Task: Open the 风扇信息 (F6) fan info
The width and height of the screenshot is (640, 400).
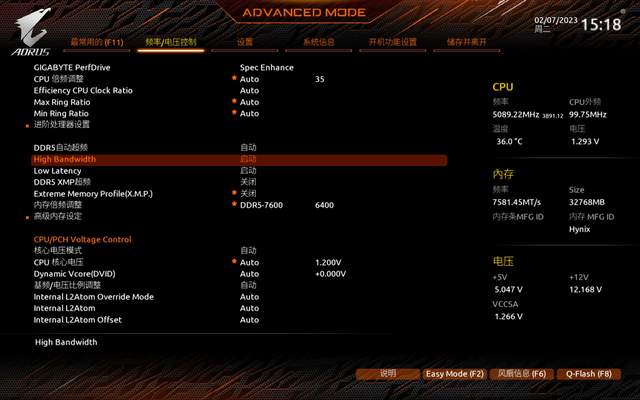Action: [x=522, y=374]
